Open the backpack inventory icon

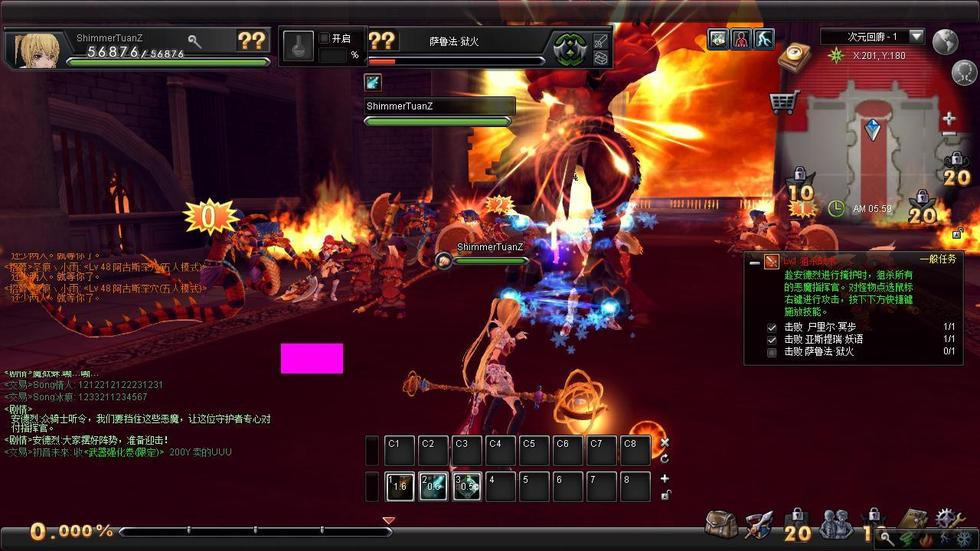(720, 523)
